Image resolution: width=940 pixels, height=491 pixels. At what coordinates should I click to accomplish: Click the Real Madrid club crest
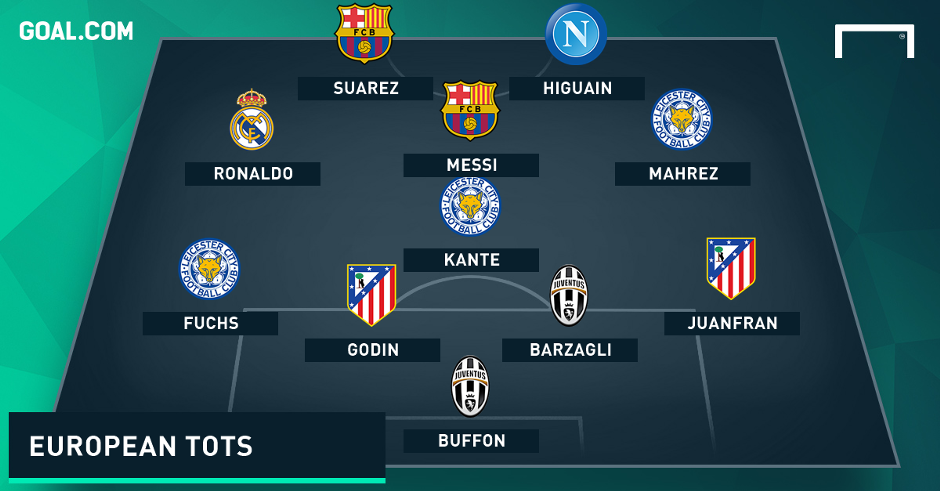[x=252, y=120]
